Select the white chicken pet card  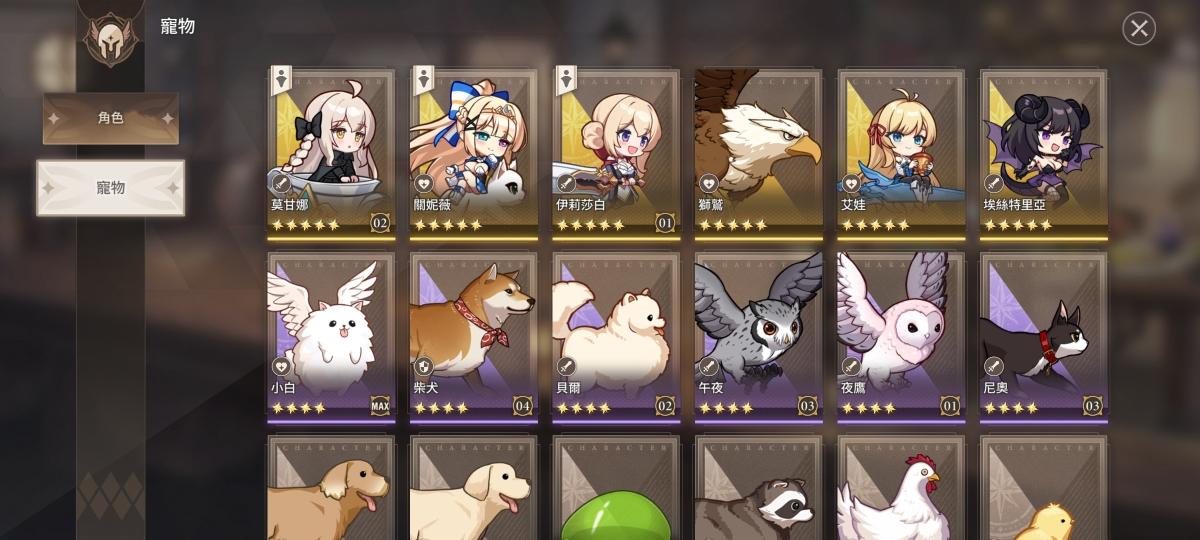coord(901,490)
